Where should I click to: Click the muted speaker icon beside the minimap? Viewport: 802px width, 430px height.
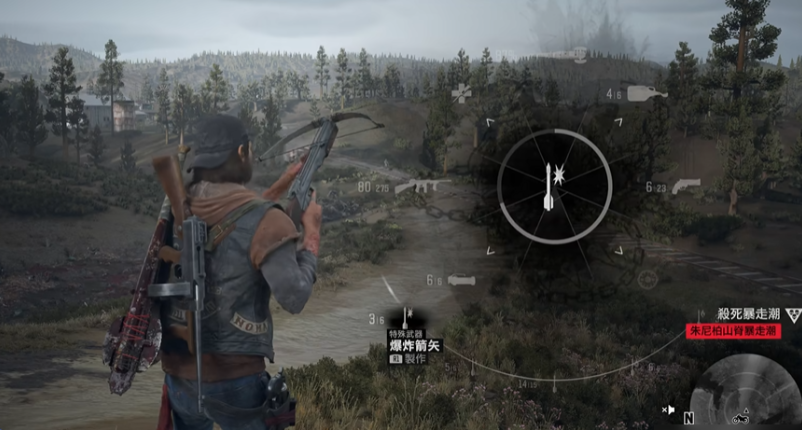click(667, 409)
